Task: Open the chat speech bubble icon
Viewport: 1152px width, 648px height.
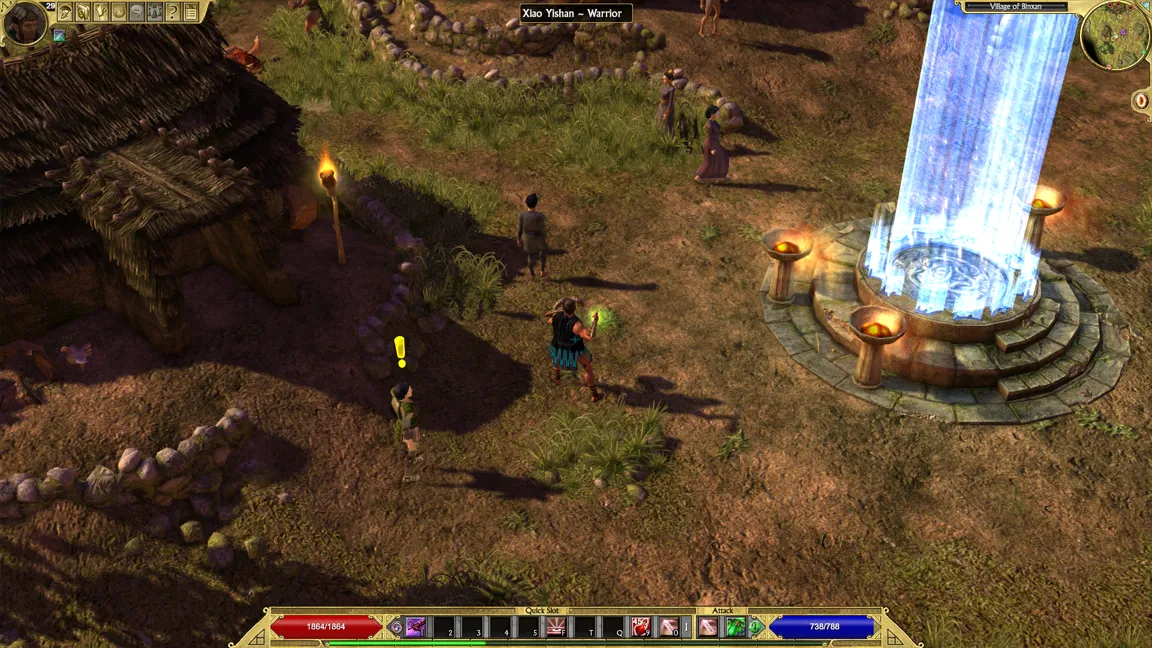Action: pos(137,12)
